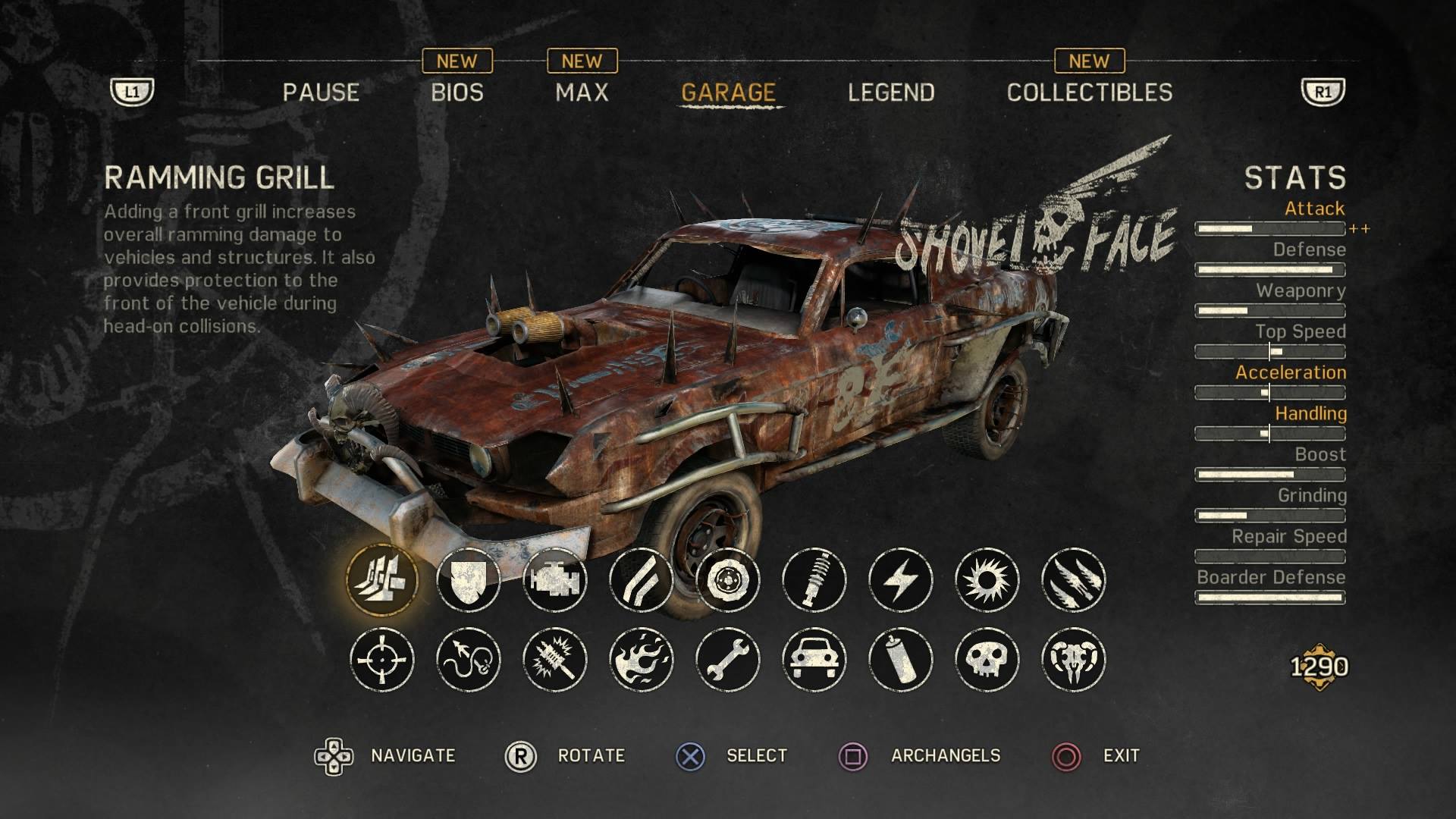Select the crosshair weapon upgrade icon
1456x819 pixels.
[382, 659]
